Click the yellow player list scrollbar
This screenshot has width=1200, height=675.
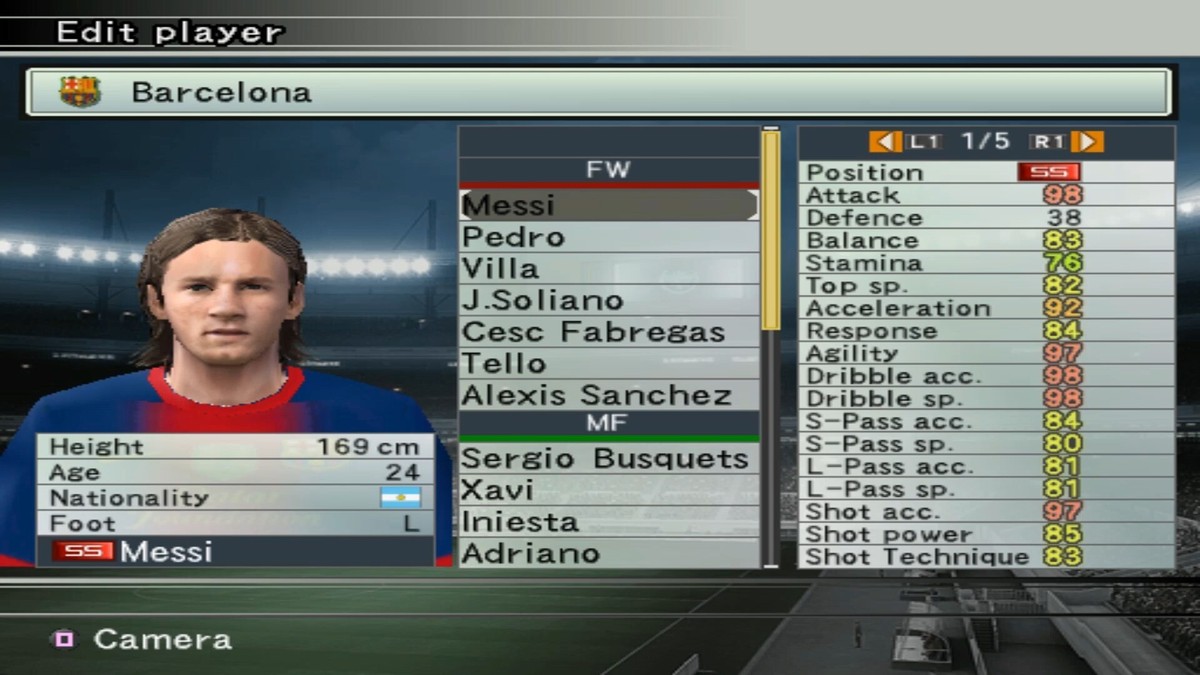tap(770, 230)
